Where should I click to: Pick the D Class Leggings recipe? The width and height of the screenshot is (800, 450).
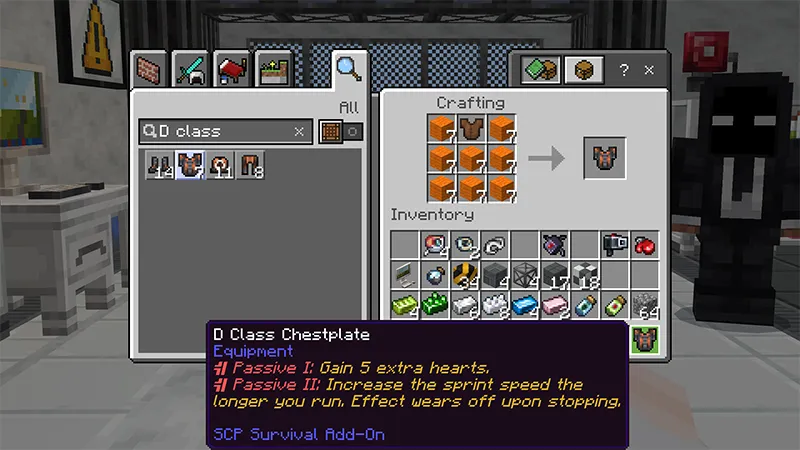tap(250, 167)
